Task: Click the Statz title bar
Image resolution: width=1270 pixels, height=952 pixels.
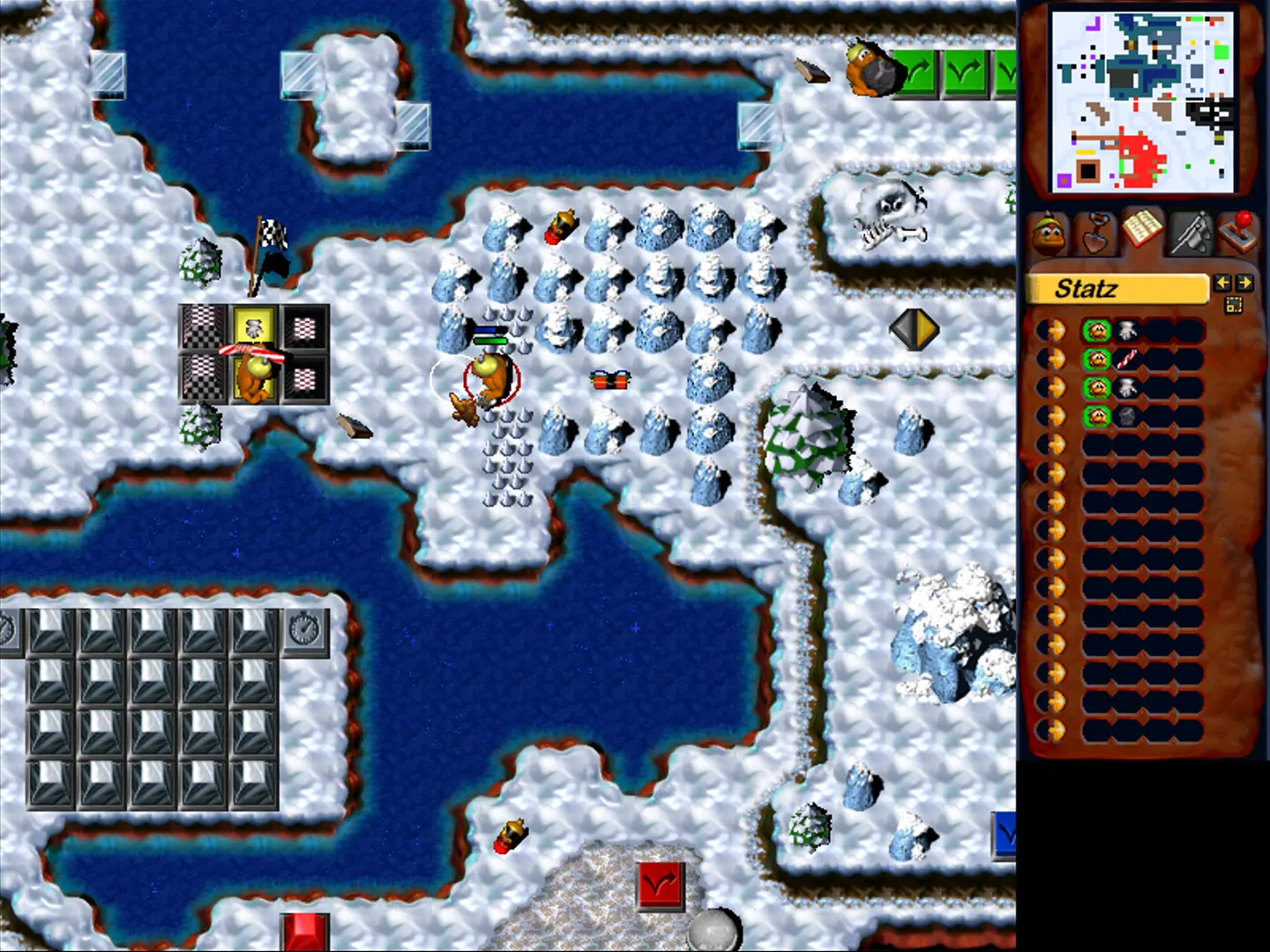Action: coord(1117,289)
